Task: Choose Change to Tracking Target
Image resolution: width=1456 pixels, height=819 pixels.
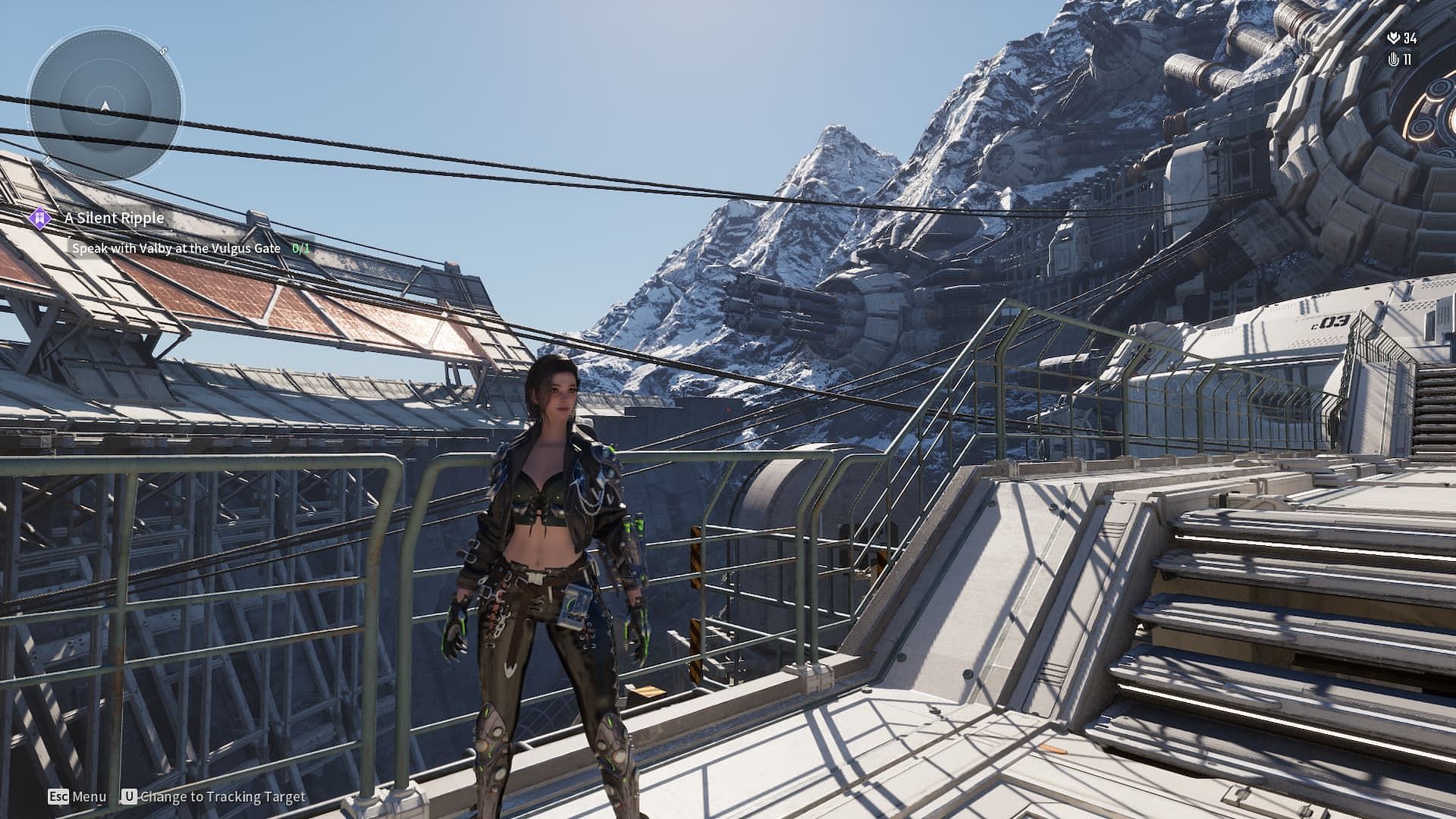Action: coord(214,797)
